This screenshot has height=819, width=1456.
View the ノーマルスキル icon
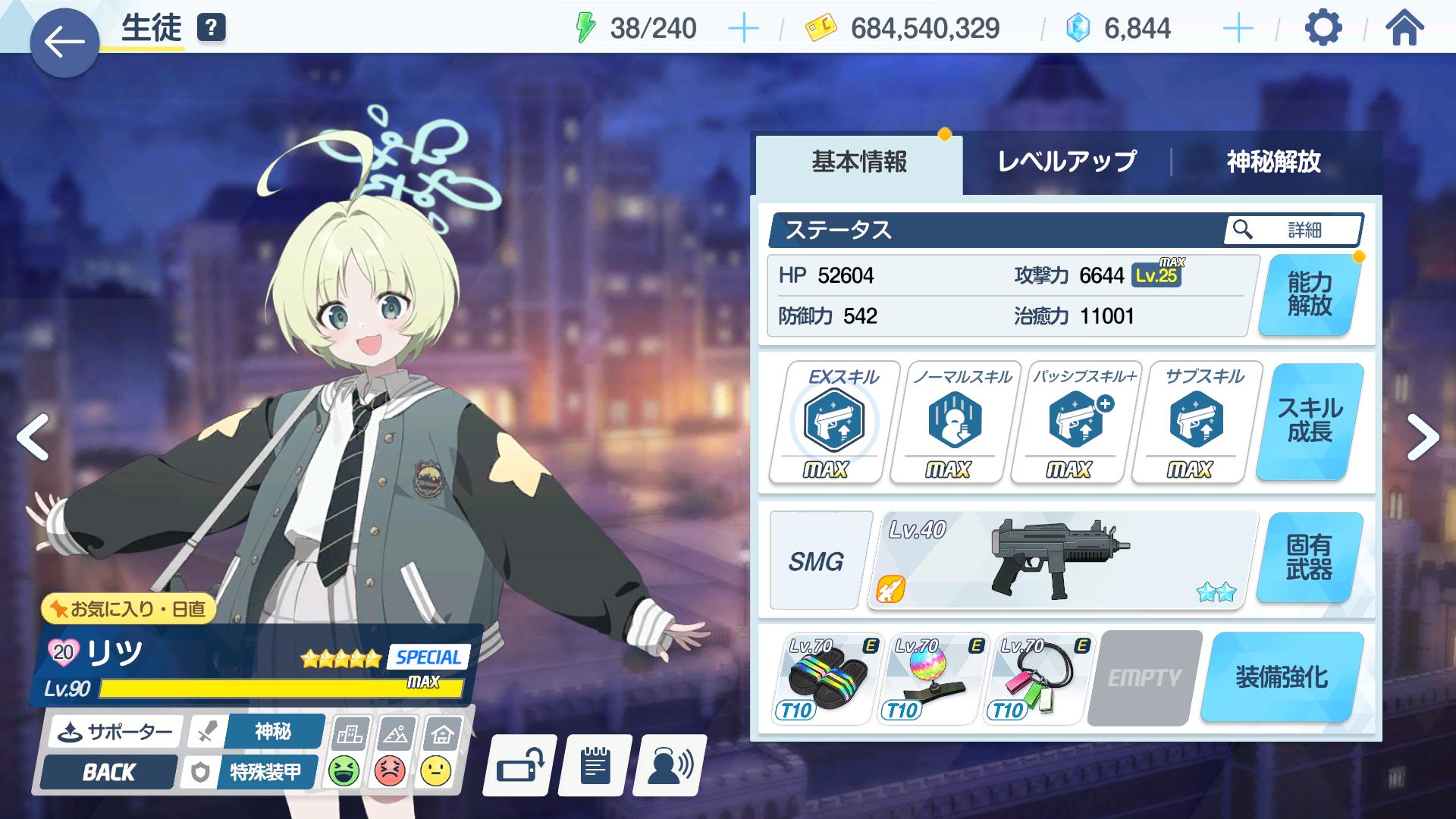tap(954, 421)
